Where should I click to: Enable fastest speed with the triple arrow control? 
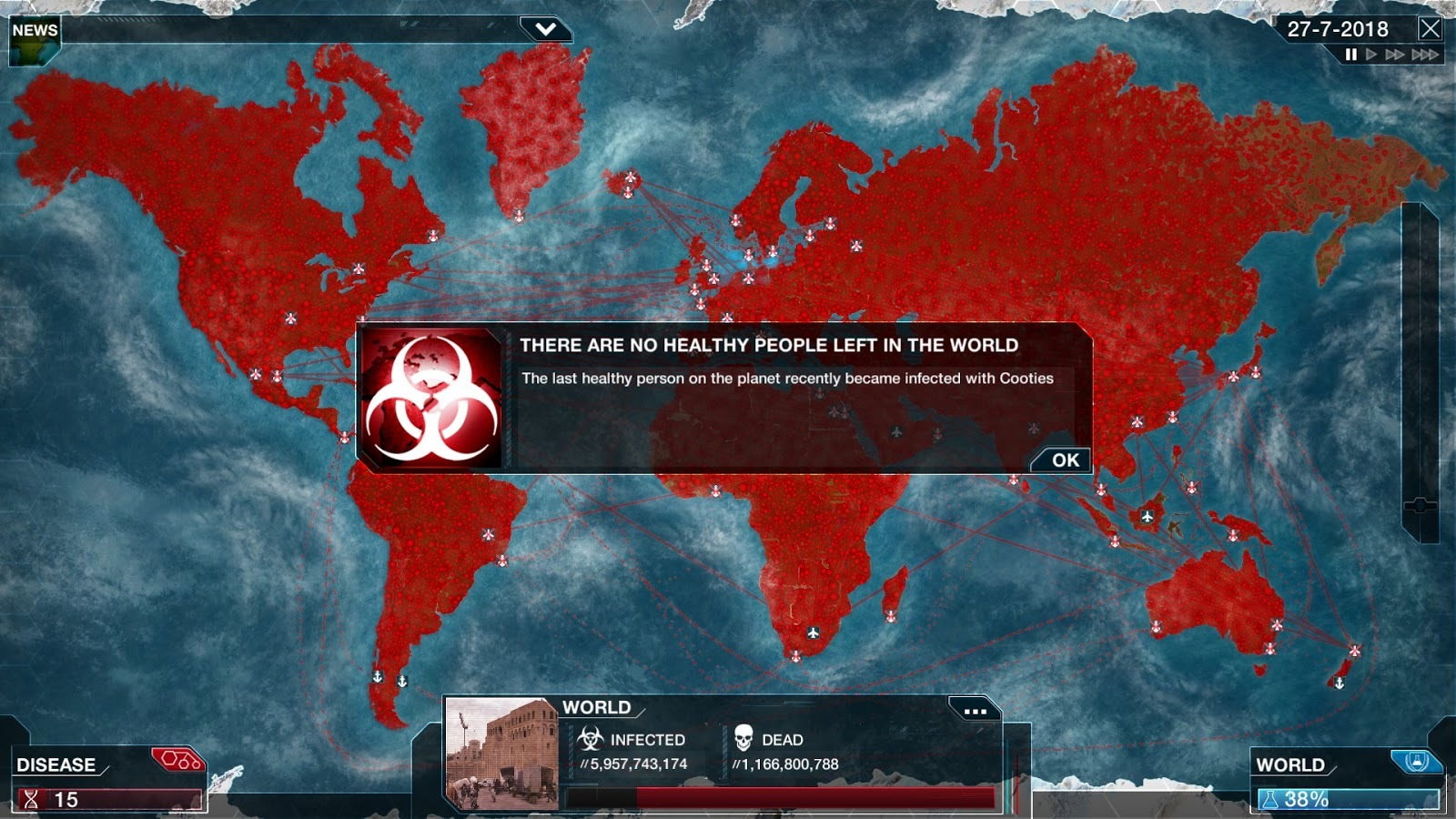click(x=1425, y=55)
